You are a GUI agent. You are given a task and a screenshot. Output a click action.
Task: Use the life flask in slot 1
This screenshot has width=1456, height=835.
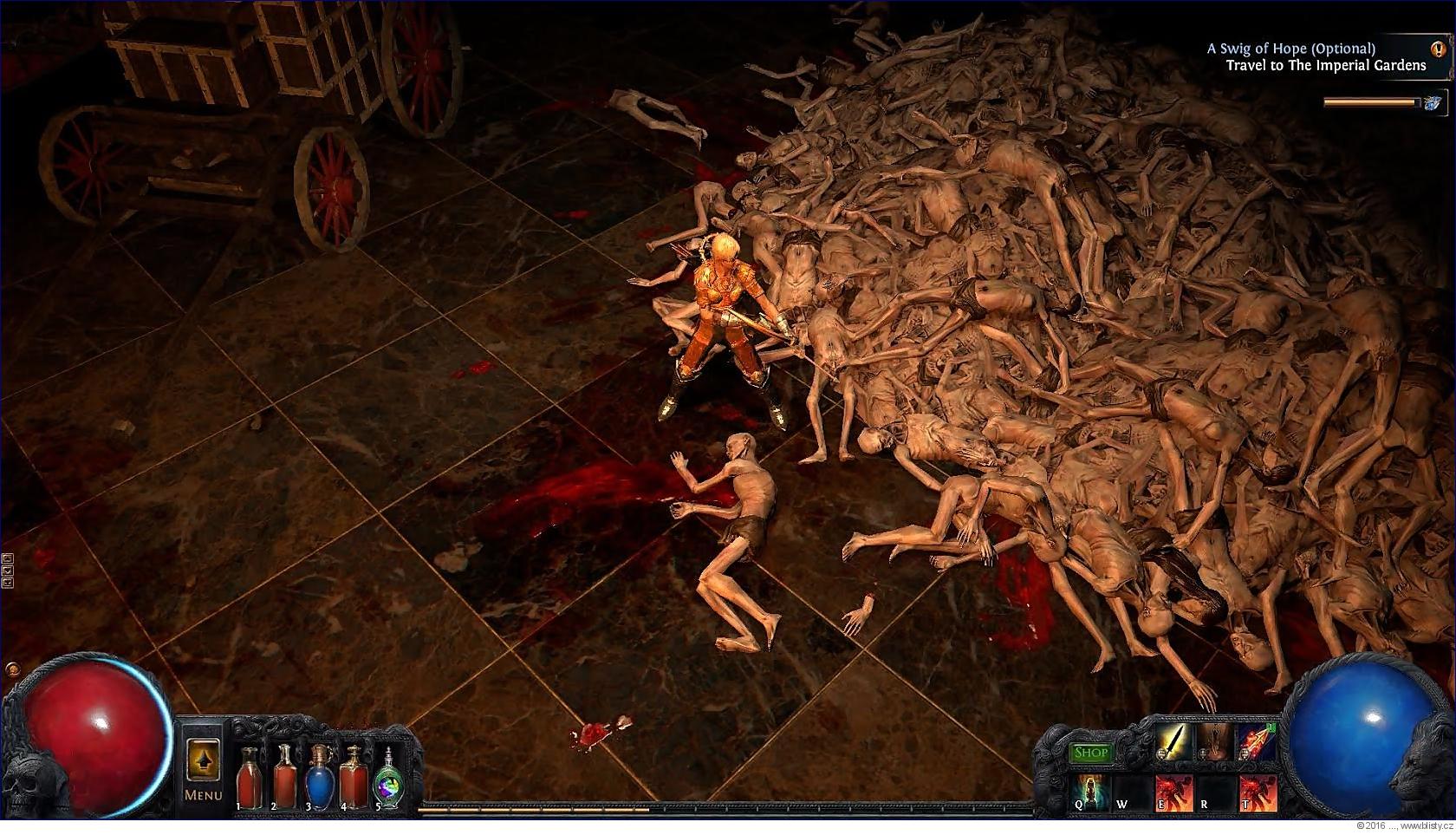pos(250,776)
